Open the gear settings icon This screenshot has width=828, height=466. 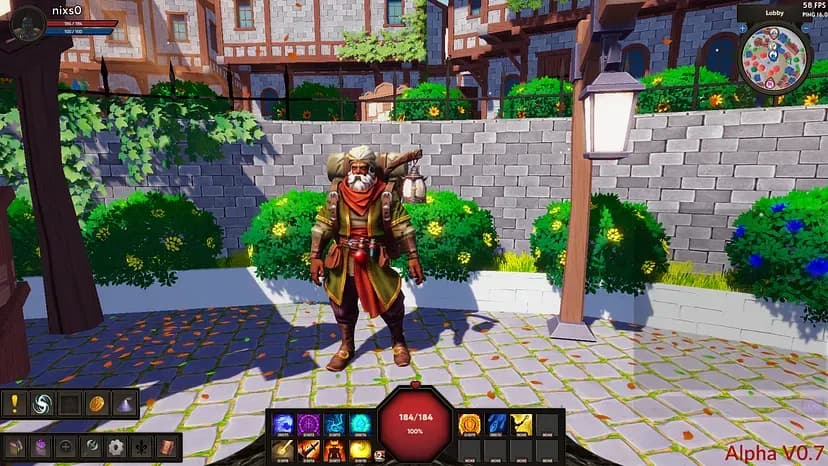coord(116,447)
